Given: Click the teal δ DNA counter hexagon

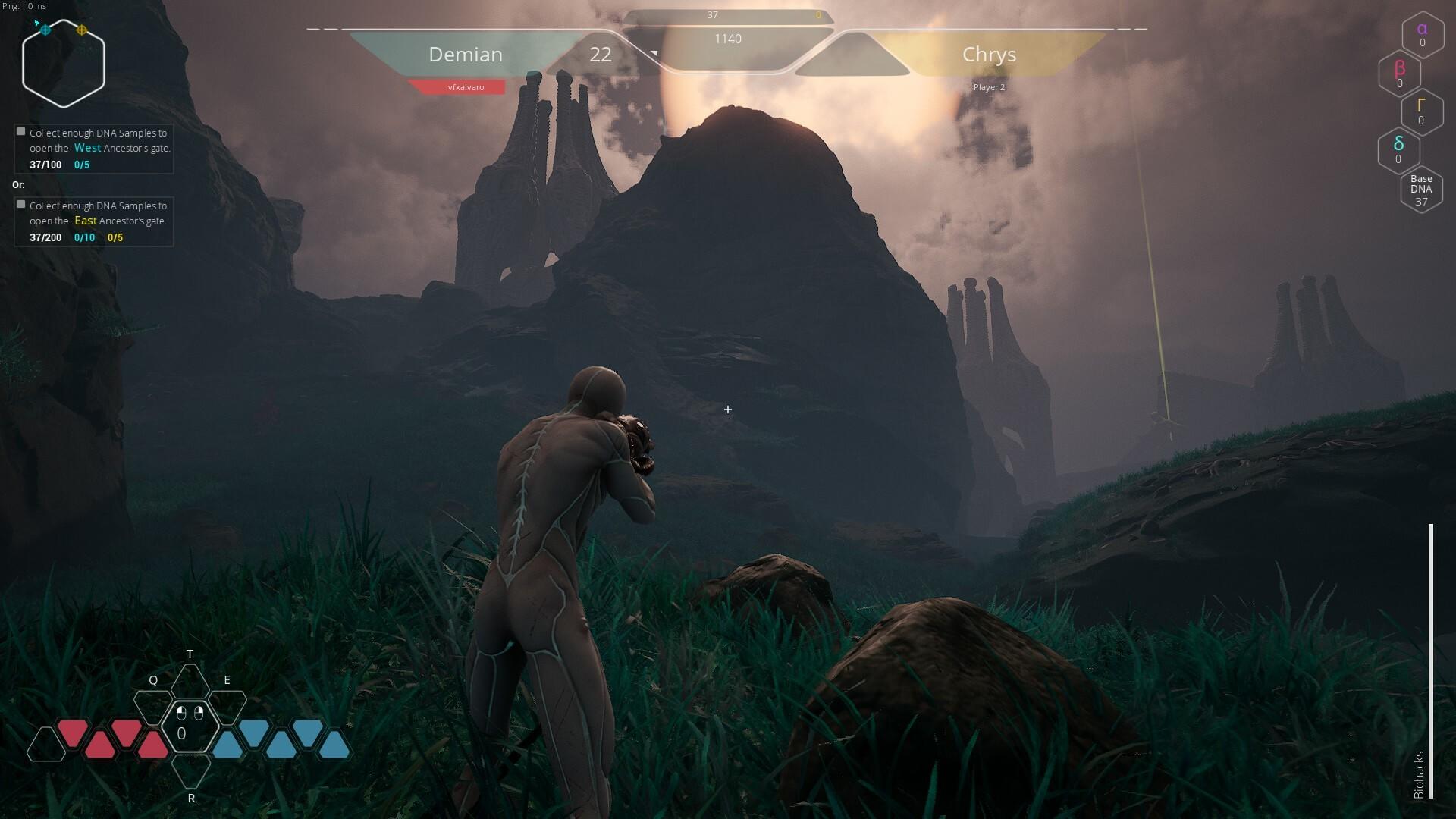Looking at the screenshot, I should pos(1398,150).
